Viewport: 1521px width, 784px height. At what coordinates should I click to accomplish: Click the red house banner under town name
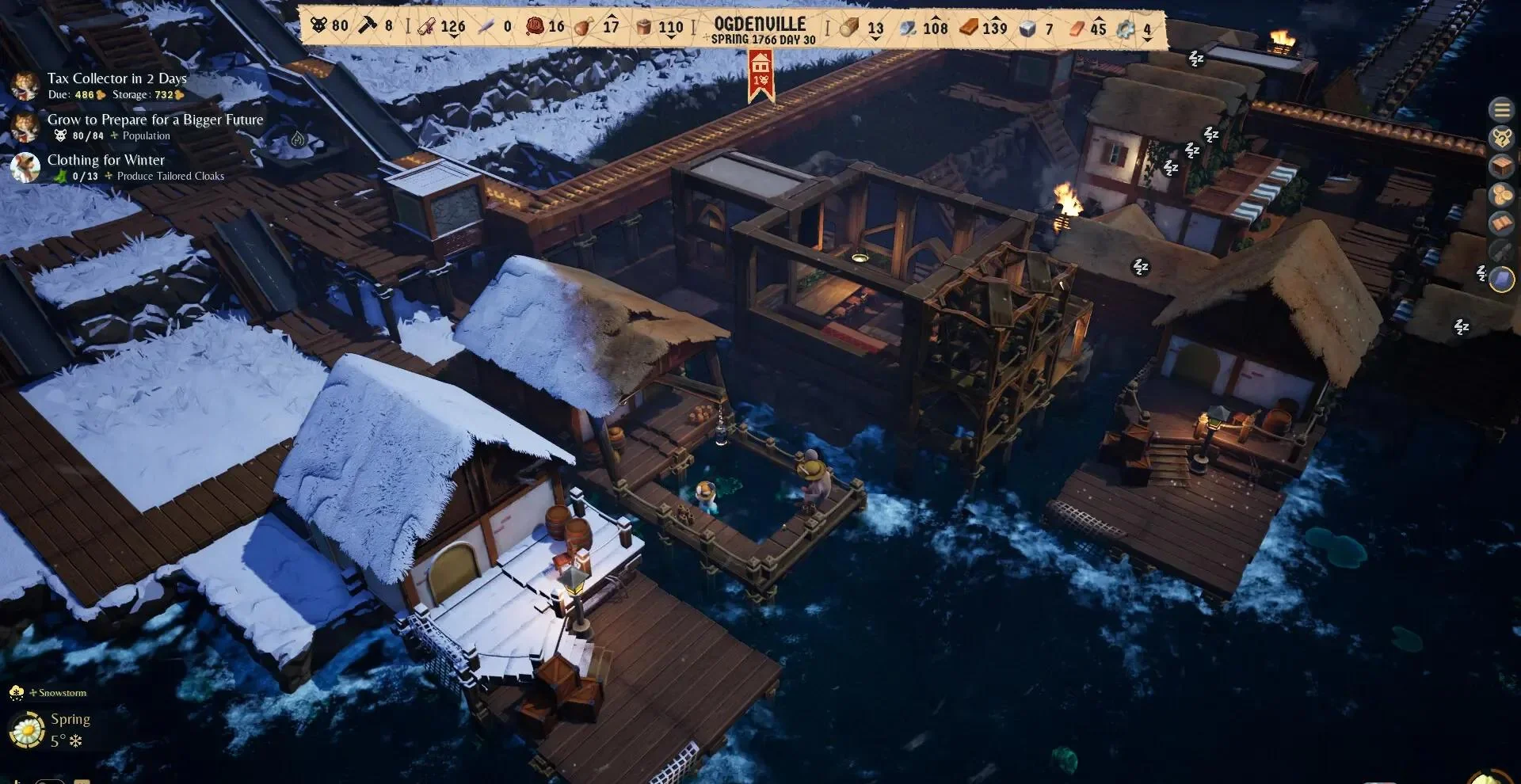click(x=760, y=76)
